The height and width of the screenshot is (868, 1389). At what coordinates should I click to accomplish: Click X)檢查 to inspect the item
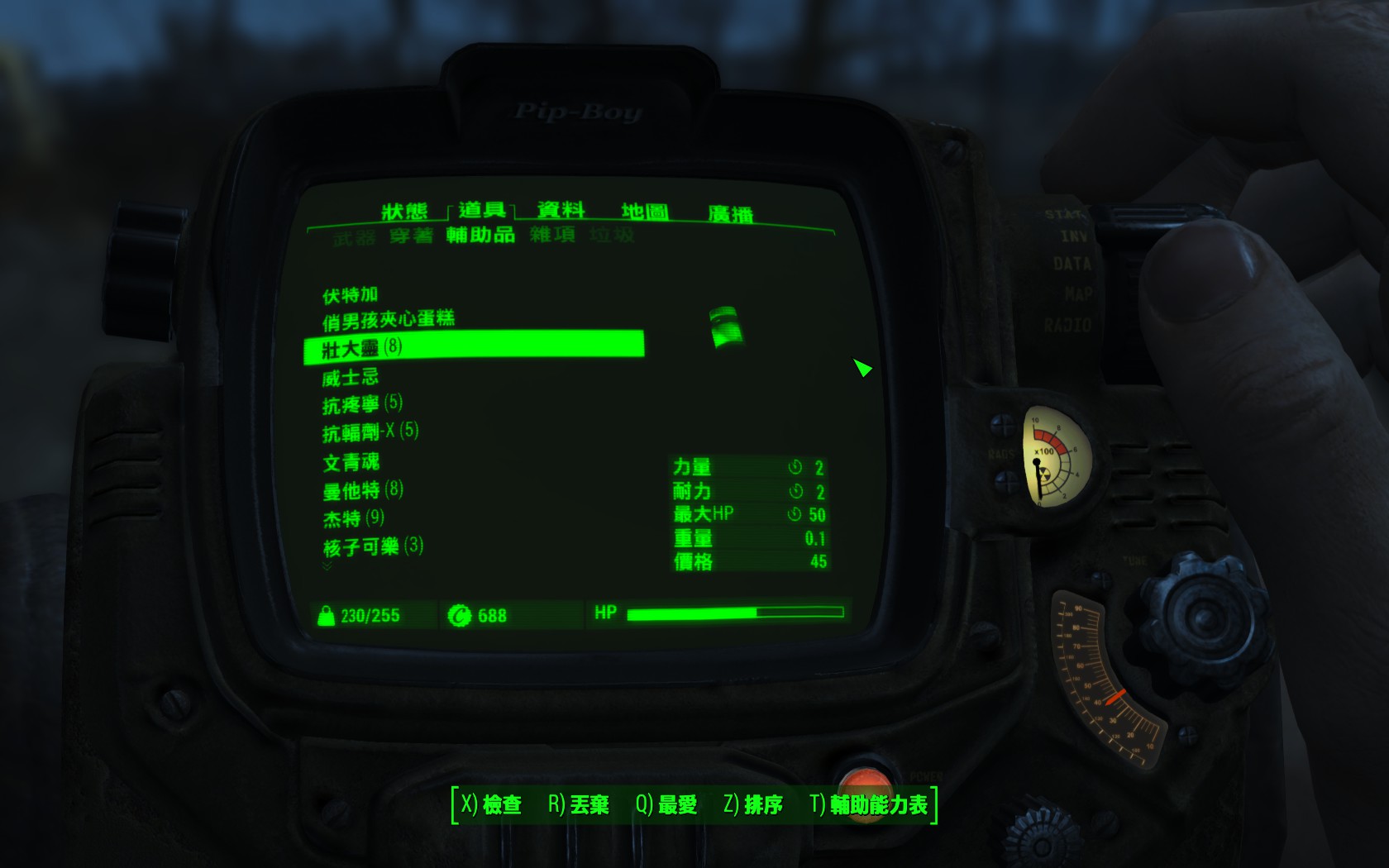(493, 802)
